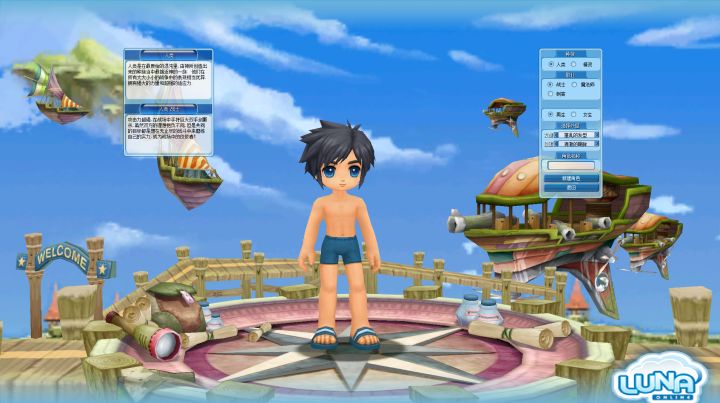Go back using the 返回 (Return) button
Viewport: 720px width, 403px height.
coord(571,187)
